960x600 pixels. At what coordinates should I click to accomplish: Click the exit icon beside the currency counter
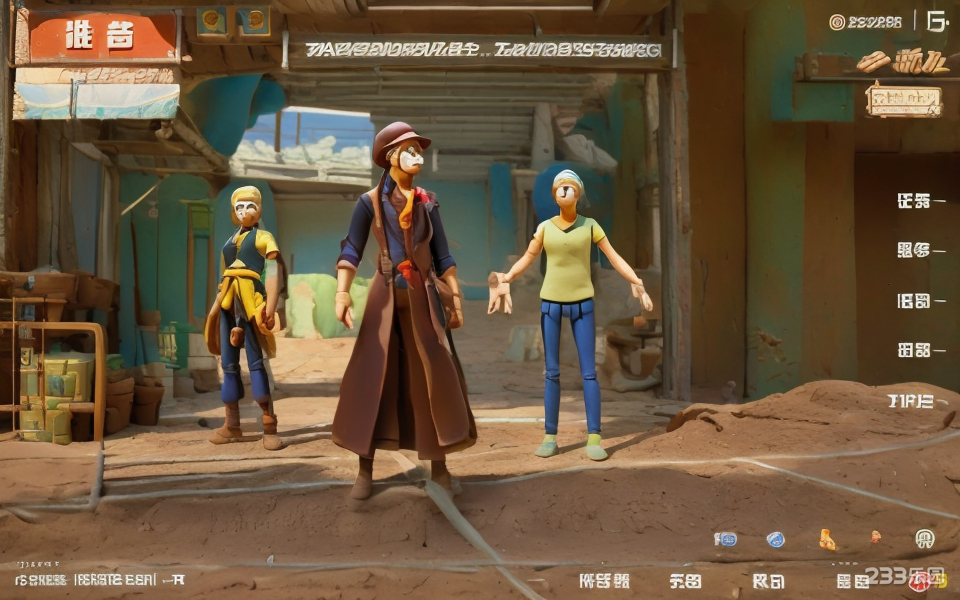[x=936, y=21]
